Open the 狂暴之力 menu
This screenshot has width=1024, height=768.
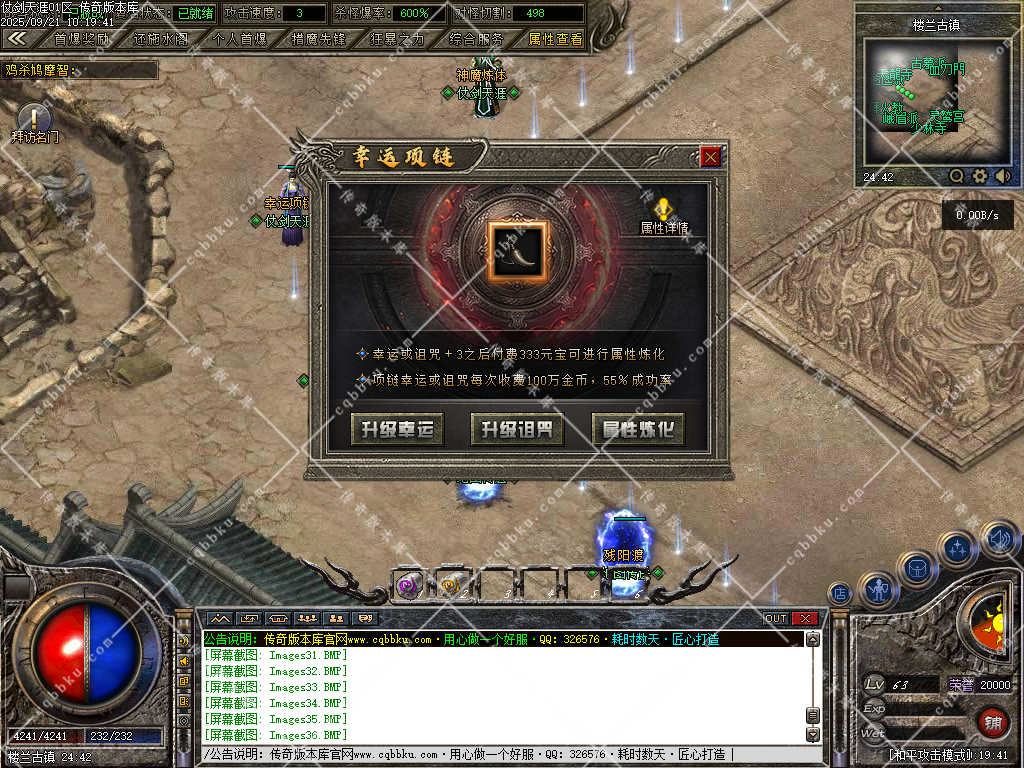tap(397, 39)
